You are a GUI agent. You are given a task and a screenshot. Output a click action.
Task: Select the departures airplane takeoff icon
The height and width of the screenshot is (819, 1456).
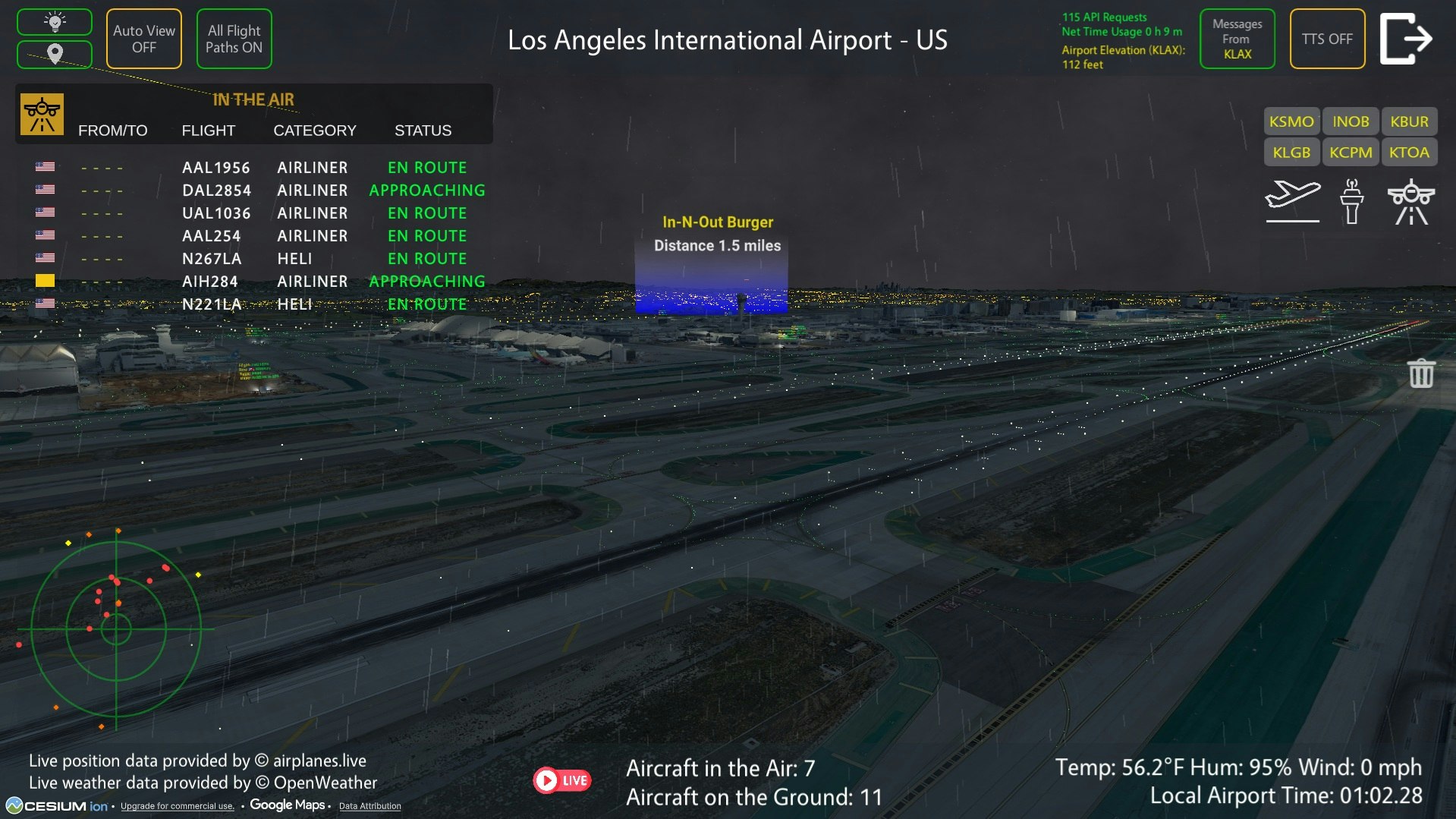click(x=1293, y=201)
